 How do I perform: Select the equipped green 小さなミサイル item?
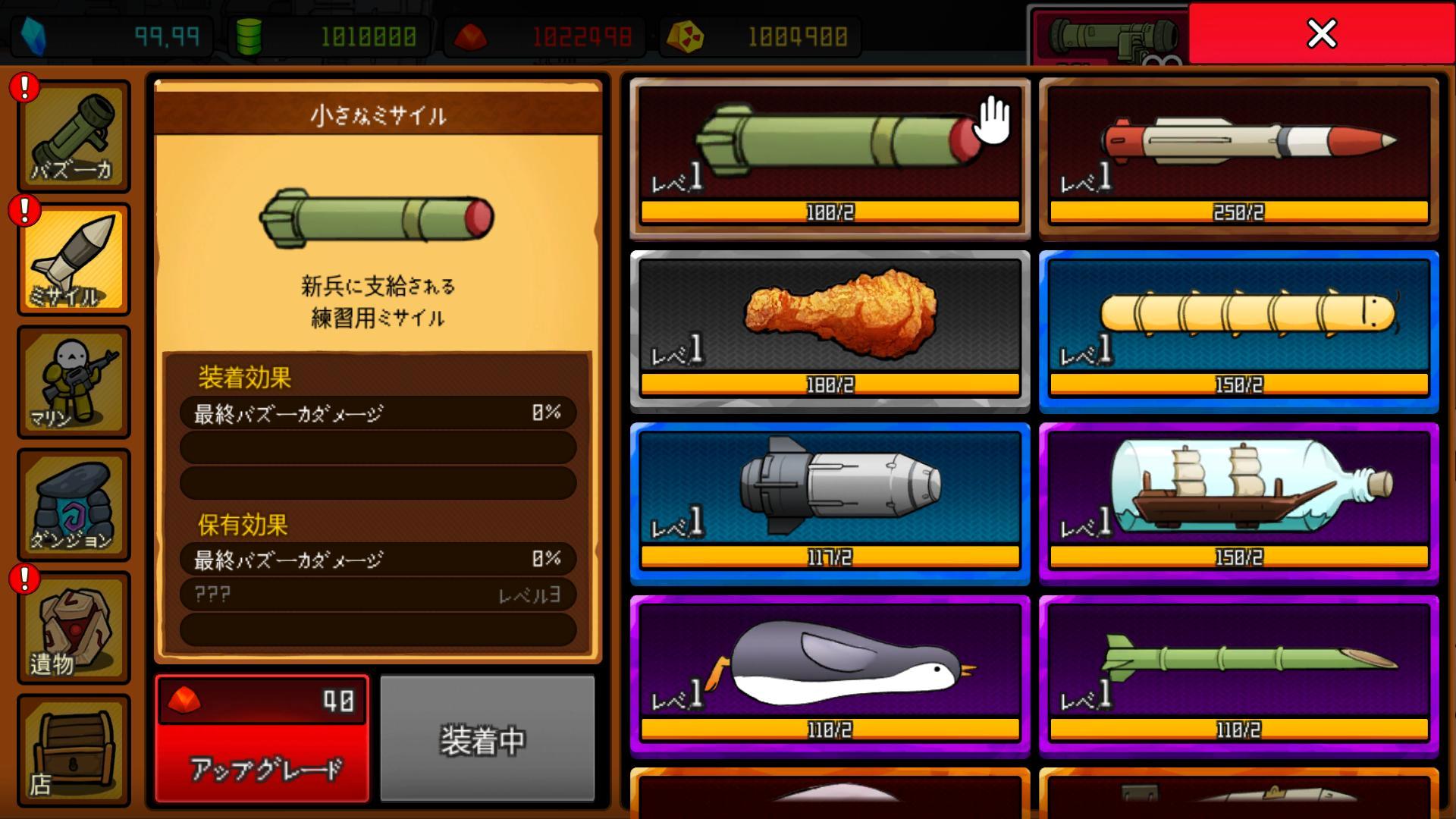point(830,144)
